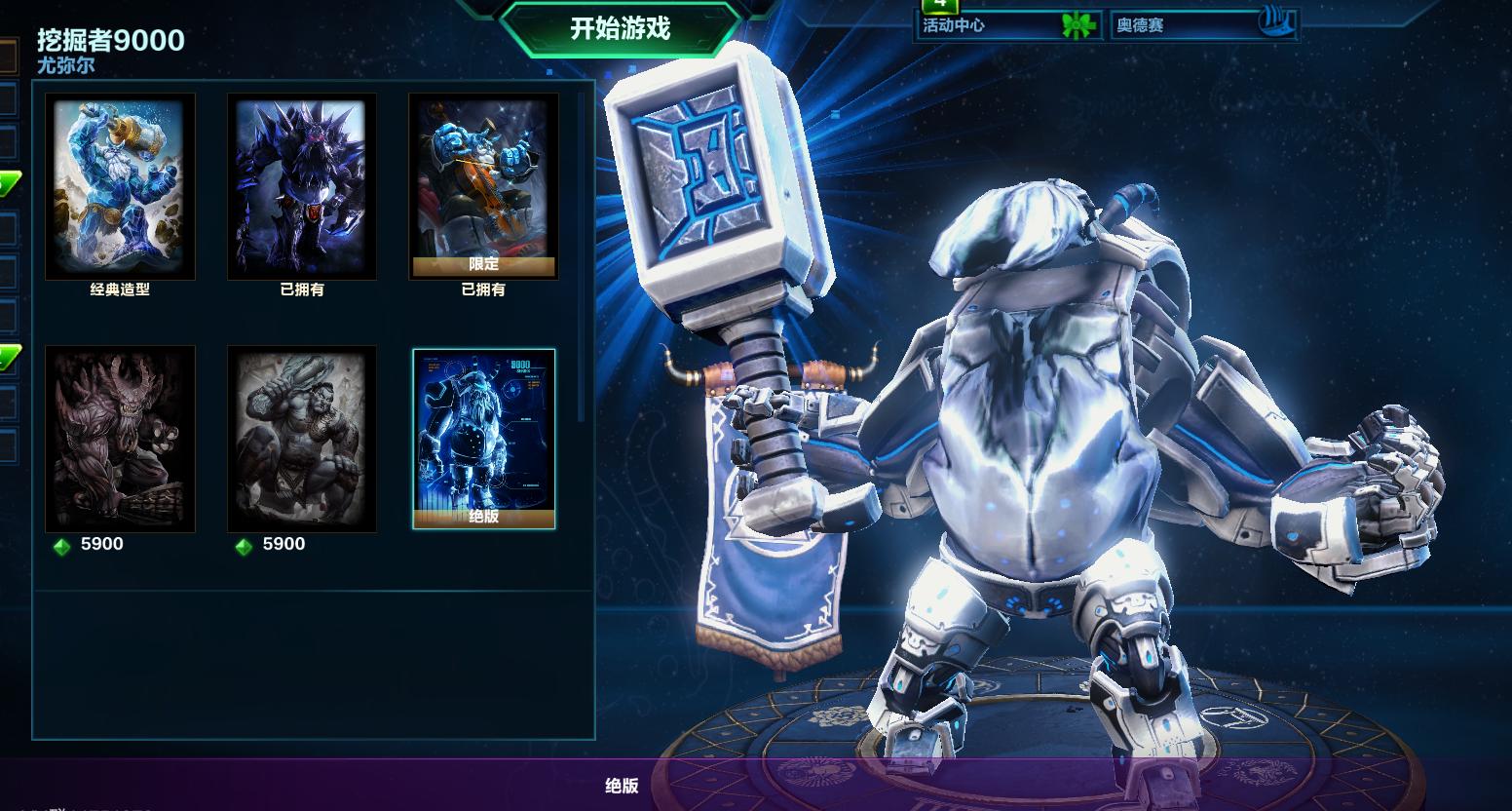
Task: Select the 经典造型 classic skin thumbnail
Action: coord(120,183)
